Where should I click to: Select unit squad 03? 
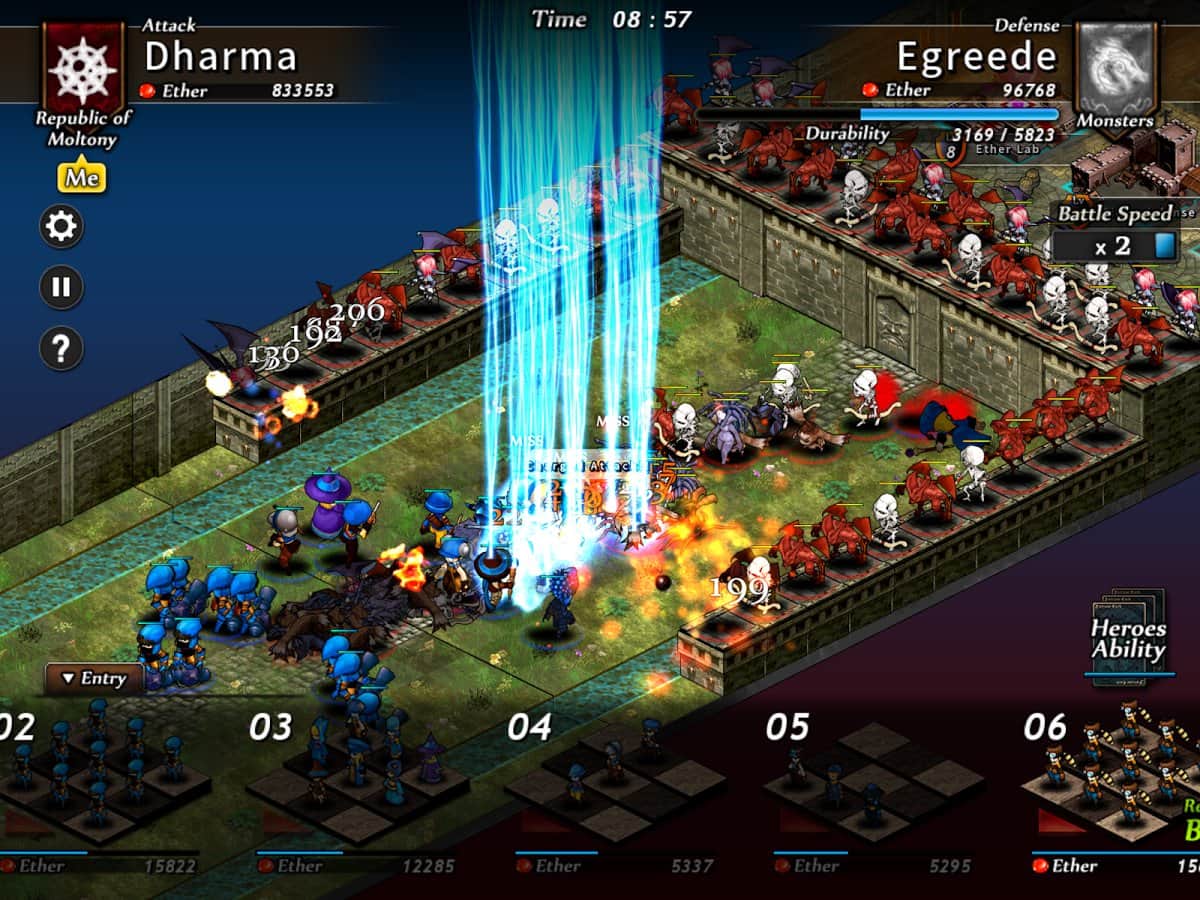pos(355,780)
